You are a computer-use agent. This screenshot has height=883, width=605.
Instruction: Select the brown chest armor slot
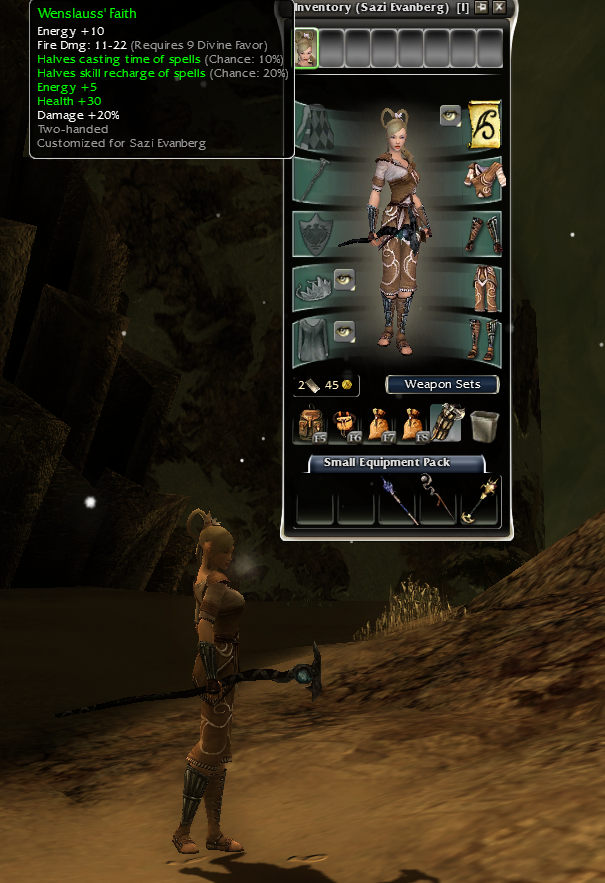[484, 178]
